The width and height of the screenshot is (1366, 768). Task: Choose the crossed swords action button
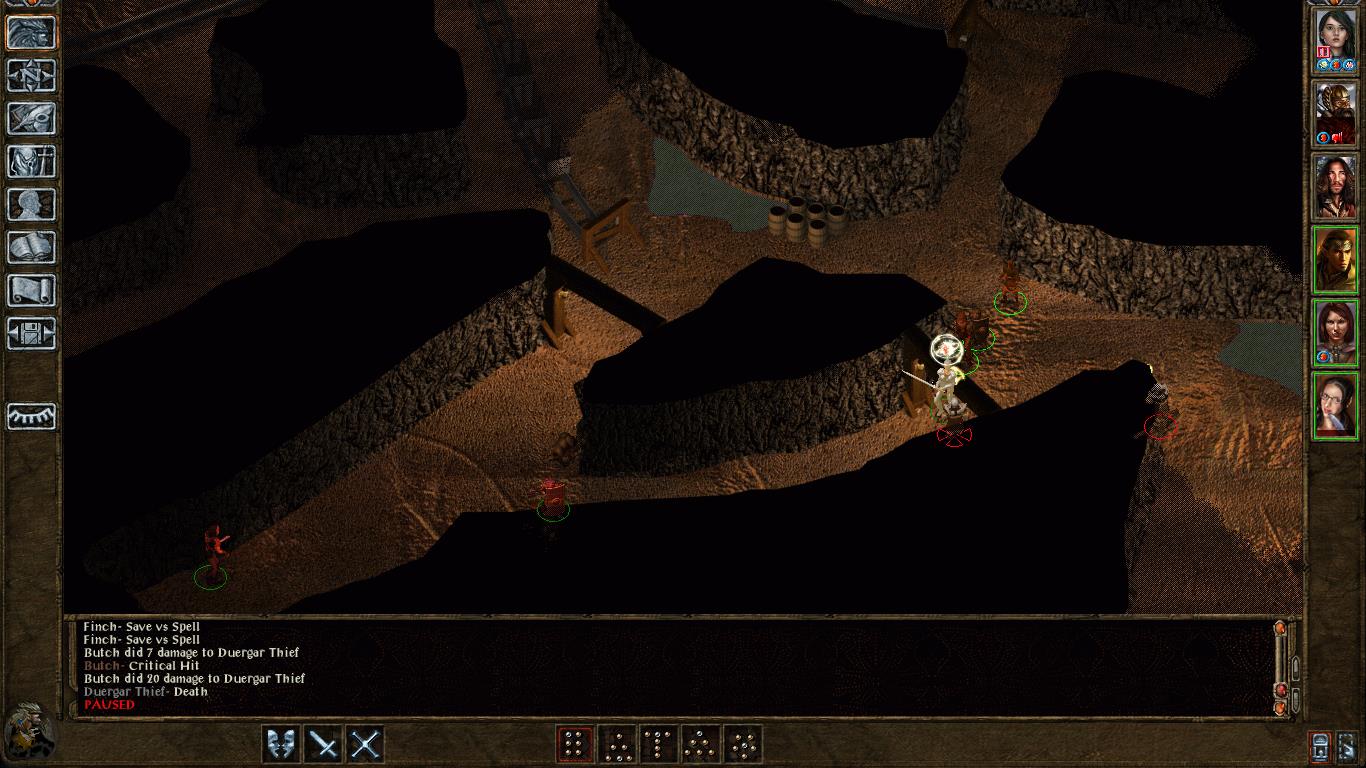365,744
